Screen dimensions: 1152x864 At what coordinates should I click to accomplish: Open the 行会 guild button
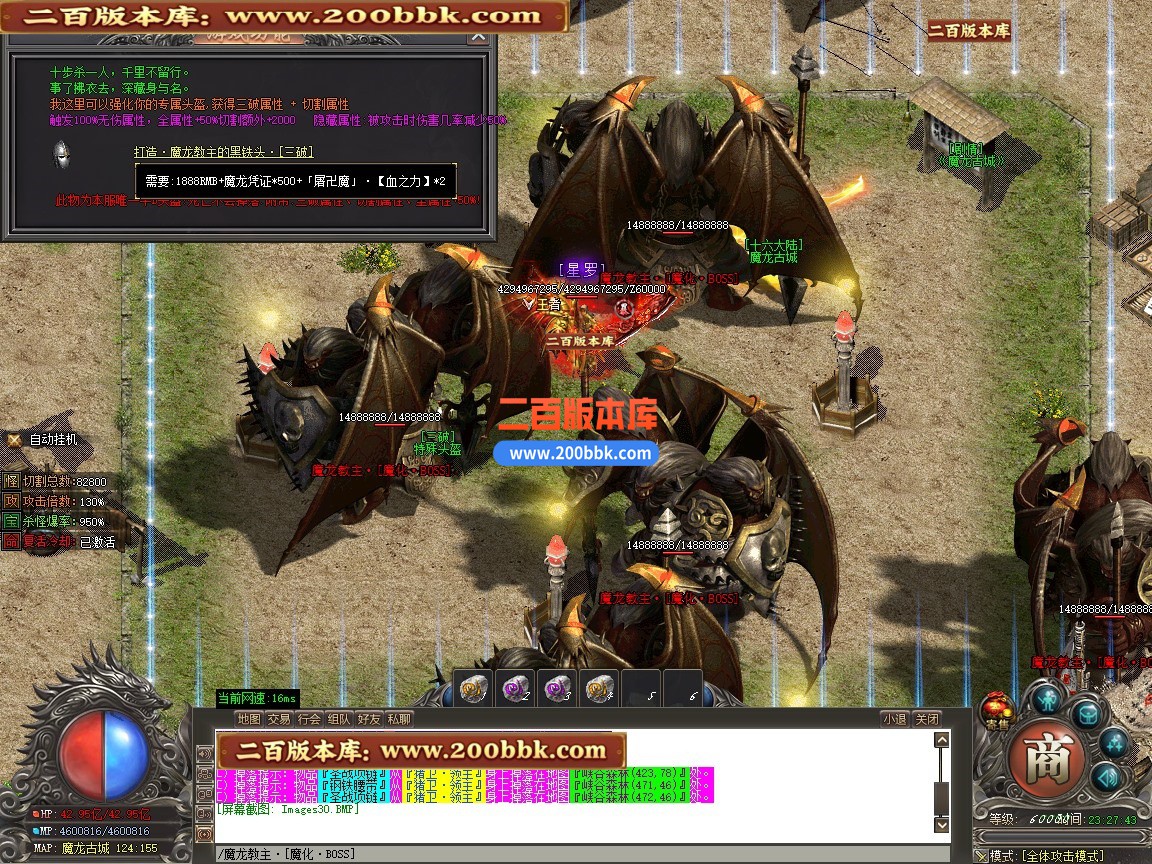coord(309,719)
